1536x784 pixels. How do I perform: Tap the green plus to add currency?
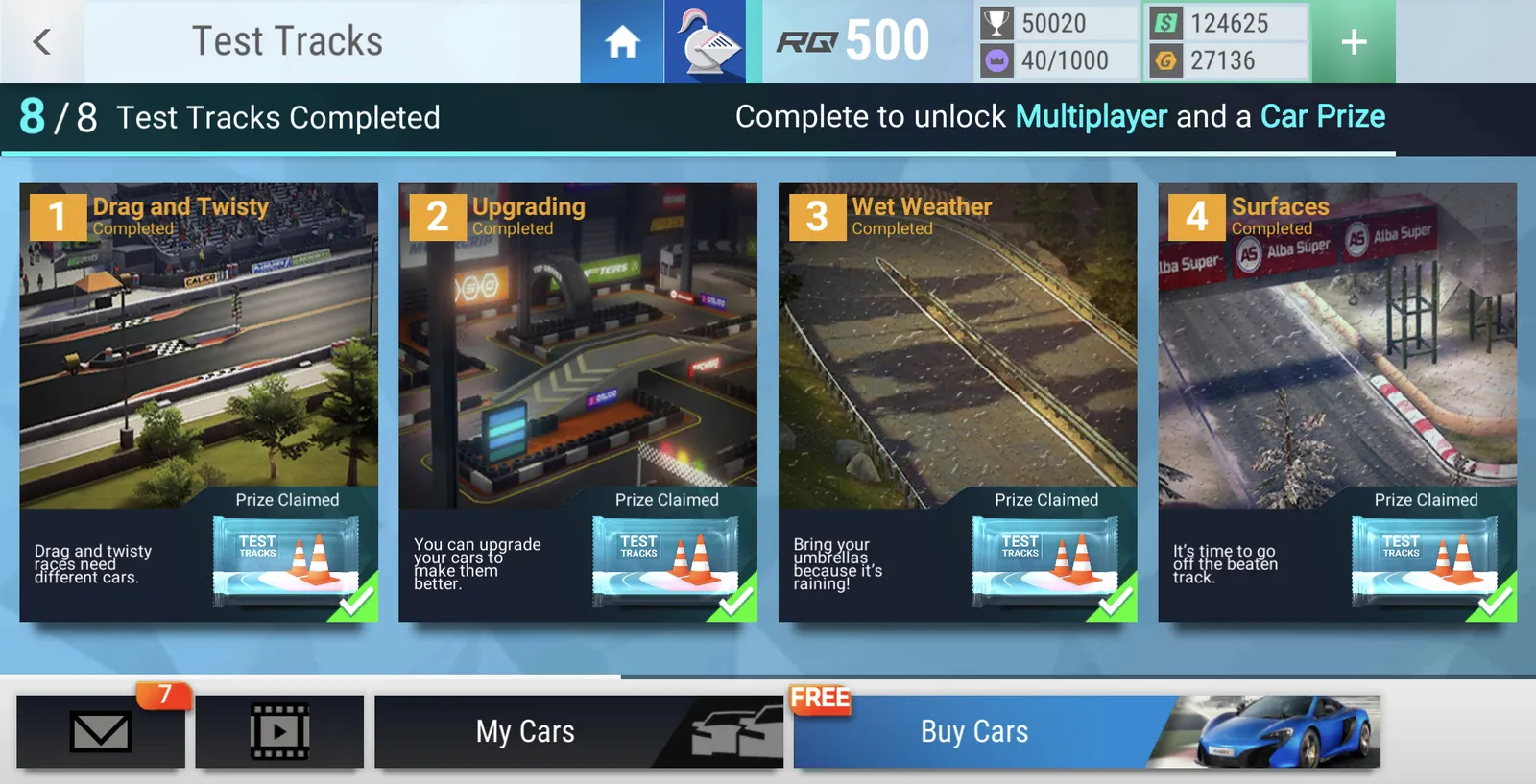1354,41
